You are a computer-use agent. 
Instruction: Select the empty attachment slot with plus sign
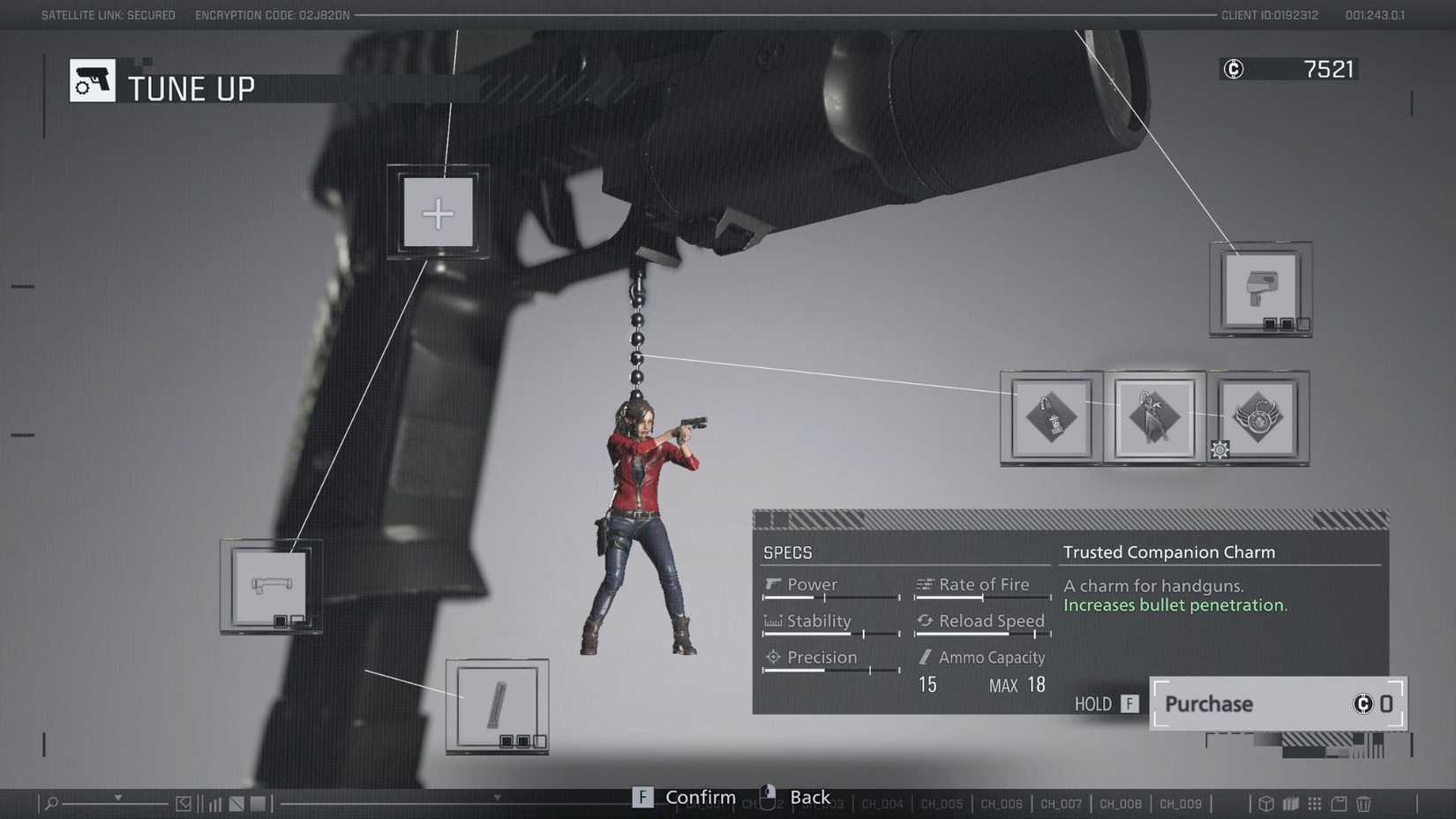point(438,212)
